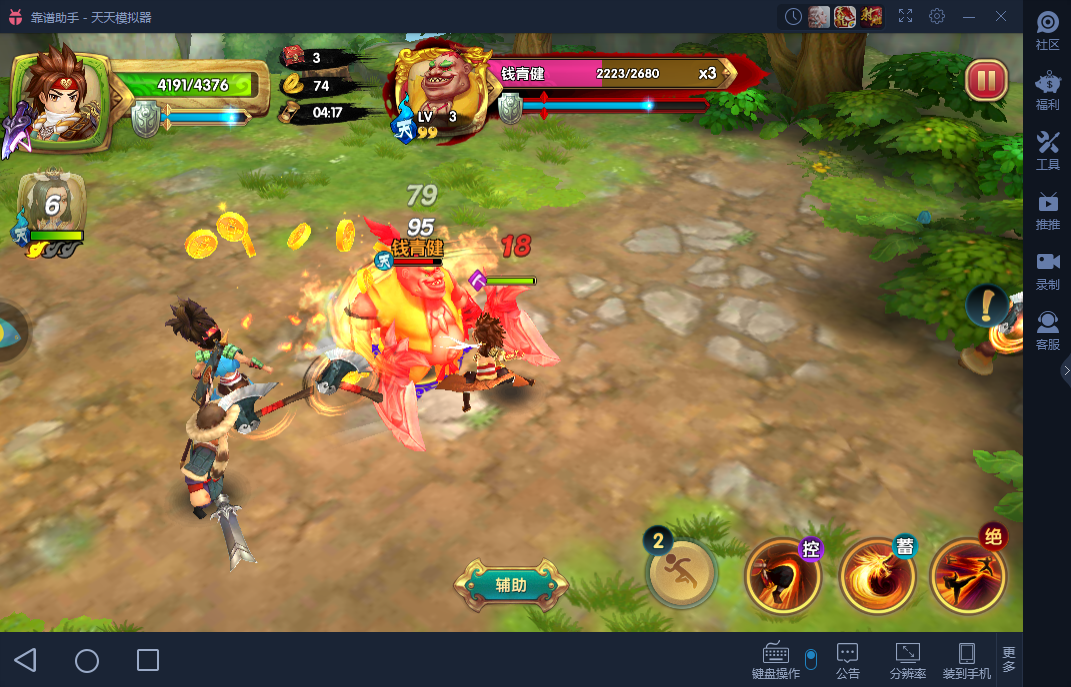Open 键盘操作 keyboard mapping
The width and height of the screenshot is (1071, 687).
[x=776, y=661]
